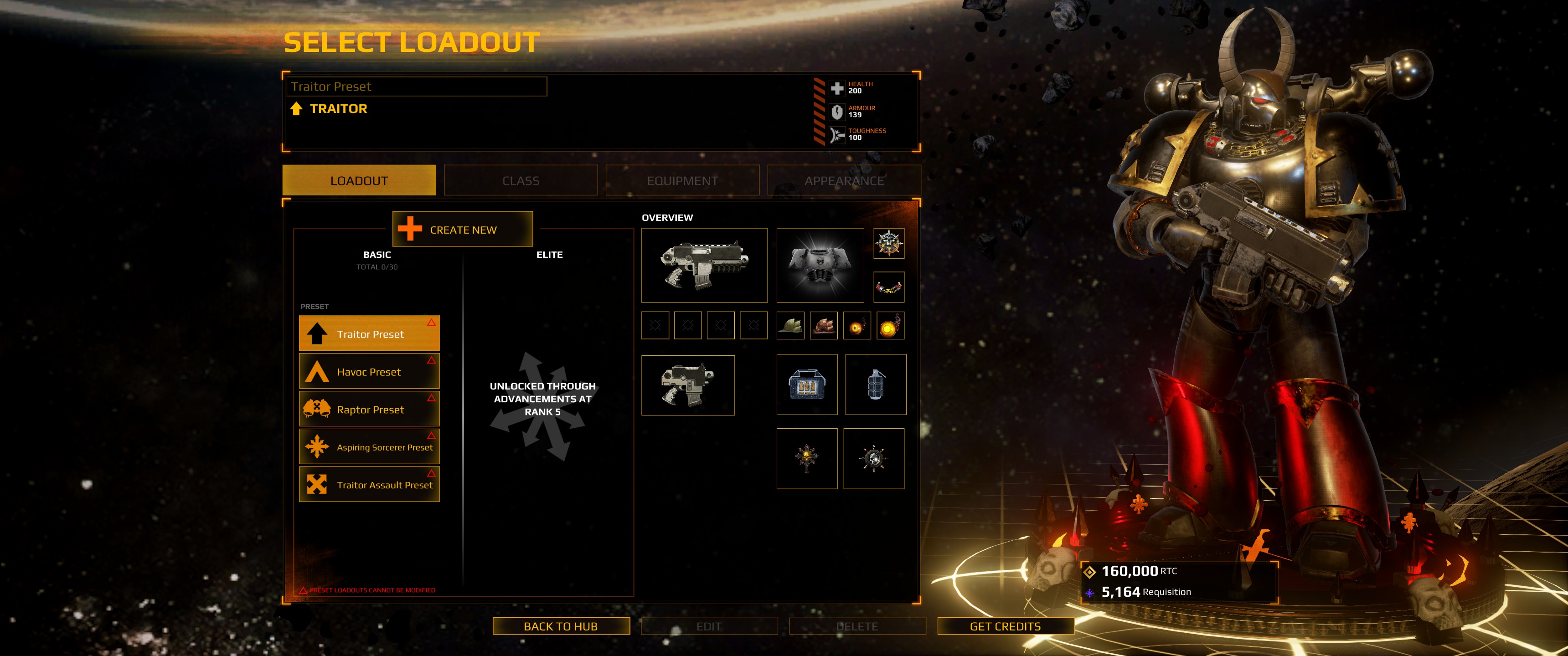Select the Traitor Assault Preset

click(370, 484)
